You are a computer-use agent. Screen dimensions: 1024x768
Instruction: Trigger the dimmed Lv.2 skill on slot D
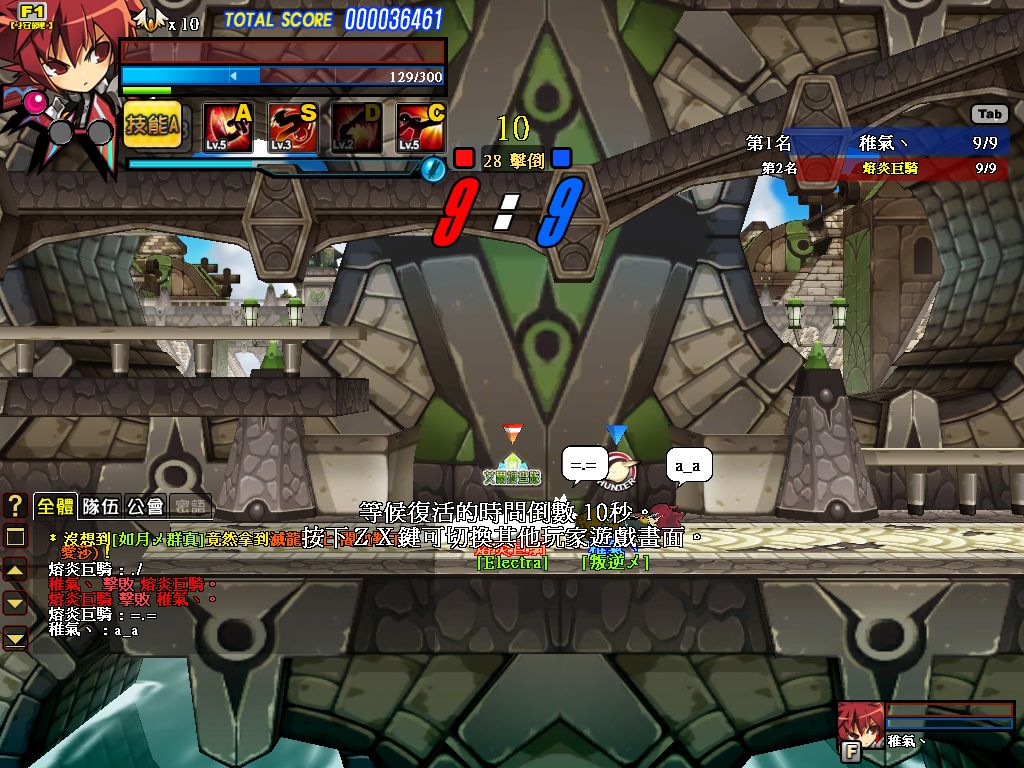pyautogui.click(x=357, y=127)
